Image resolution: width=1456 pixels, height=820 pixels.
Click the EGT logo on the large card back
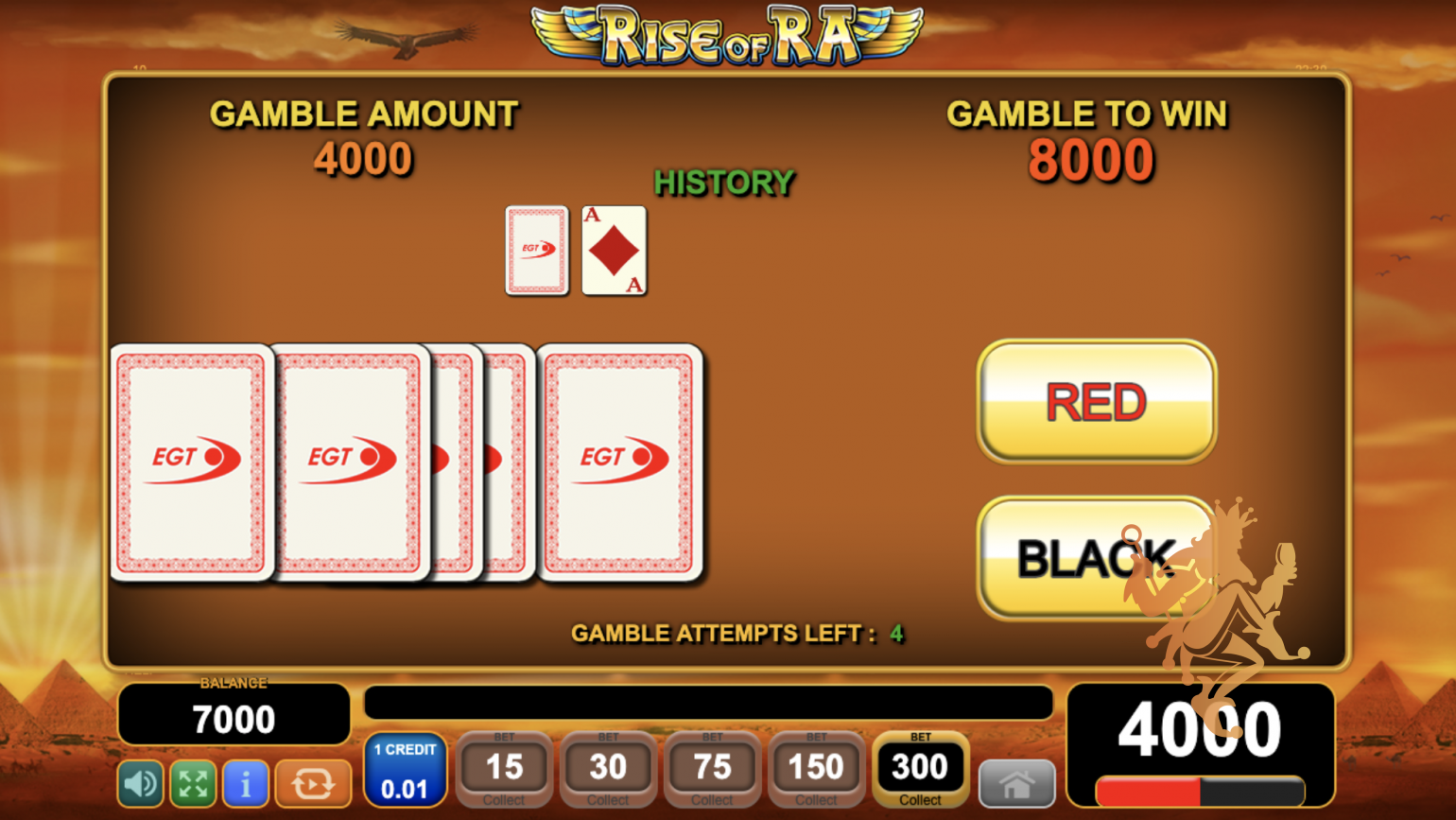(x=619, y=455)
